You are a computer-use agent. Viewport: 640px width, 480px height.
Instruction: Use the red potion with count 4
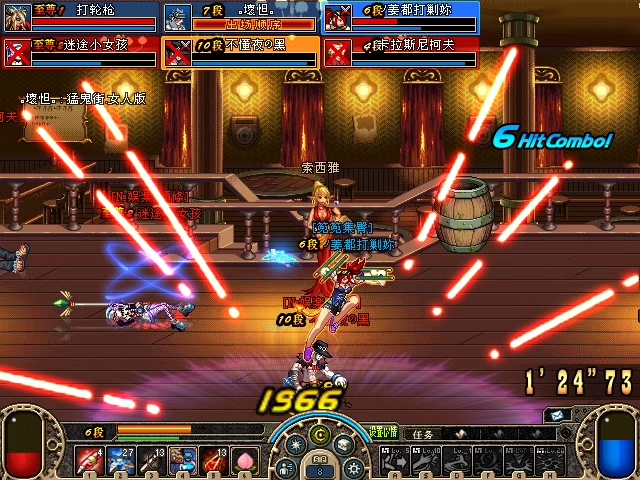(x=87, y=461)
